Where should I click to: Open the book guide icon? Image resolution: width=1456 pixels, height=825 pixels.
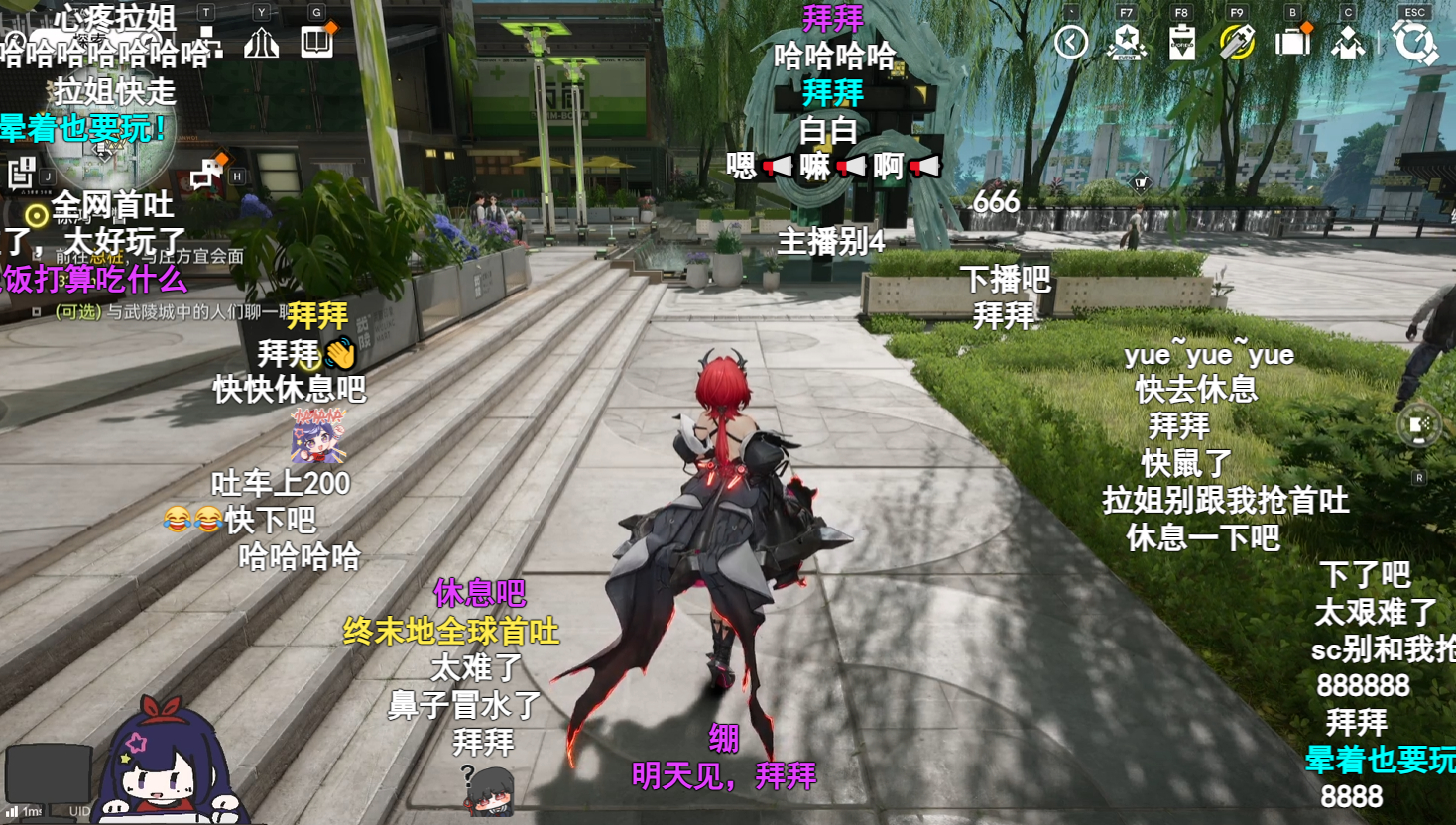(317, 43)
